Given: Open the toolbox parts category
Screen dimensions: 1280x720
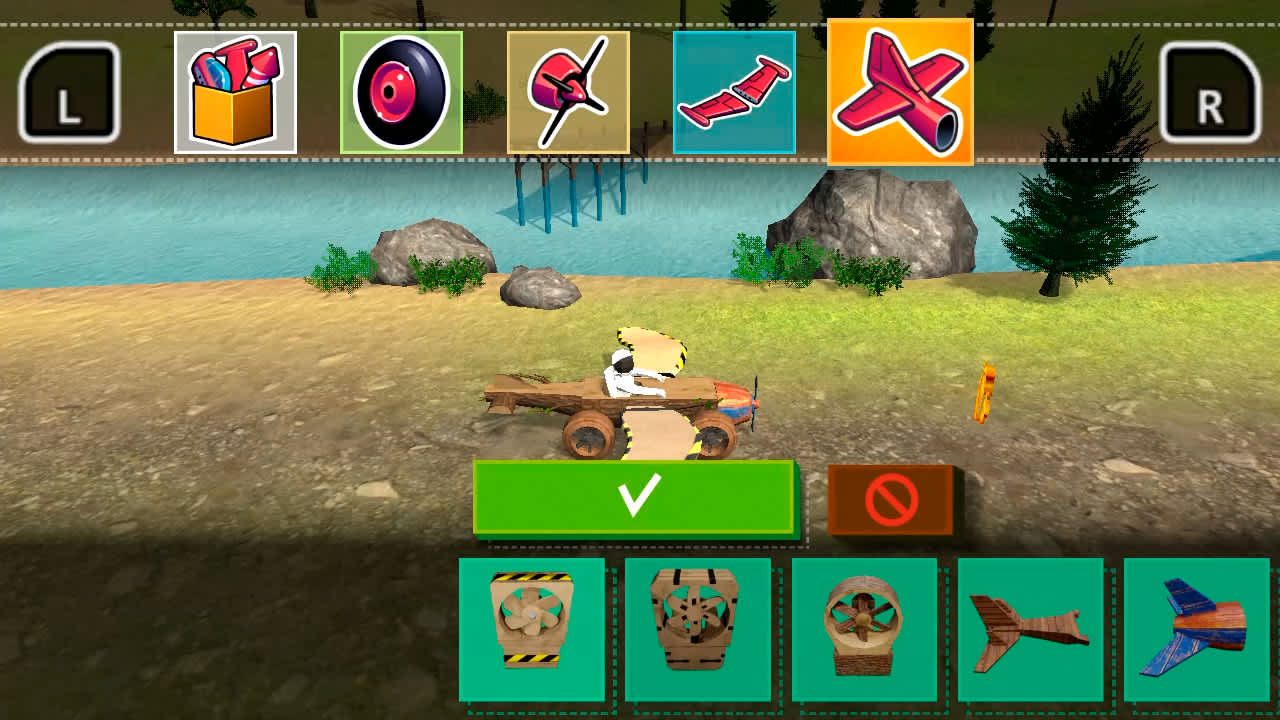Looking at the screenshot, I should tap(236, 90).
